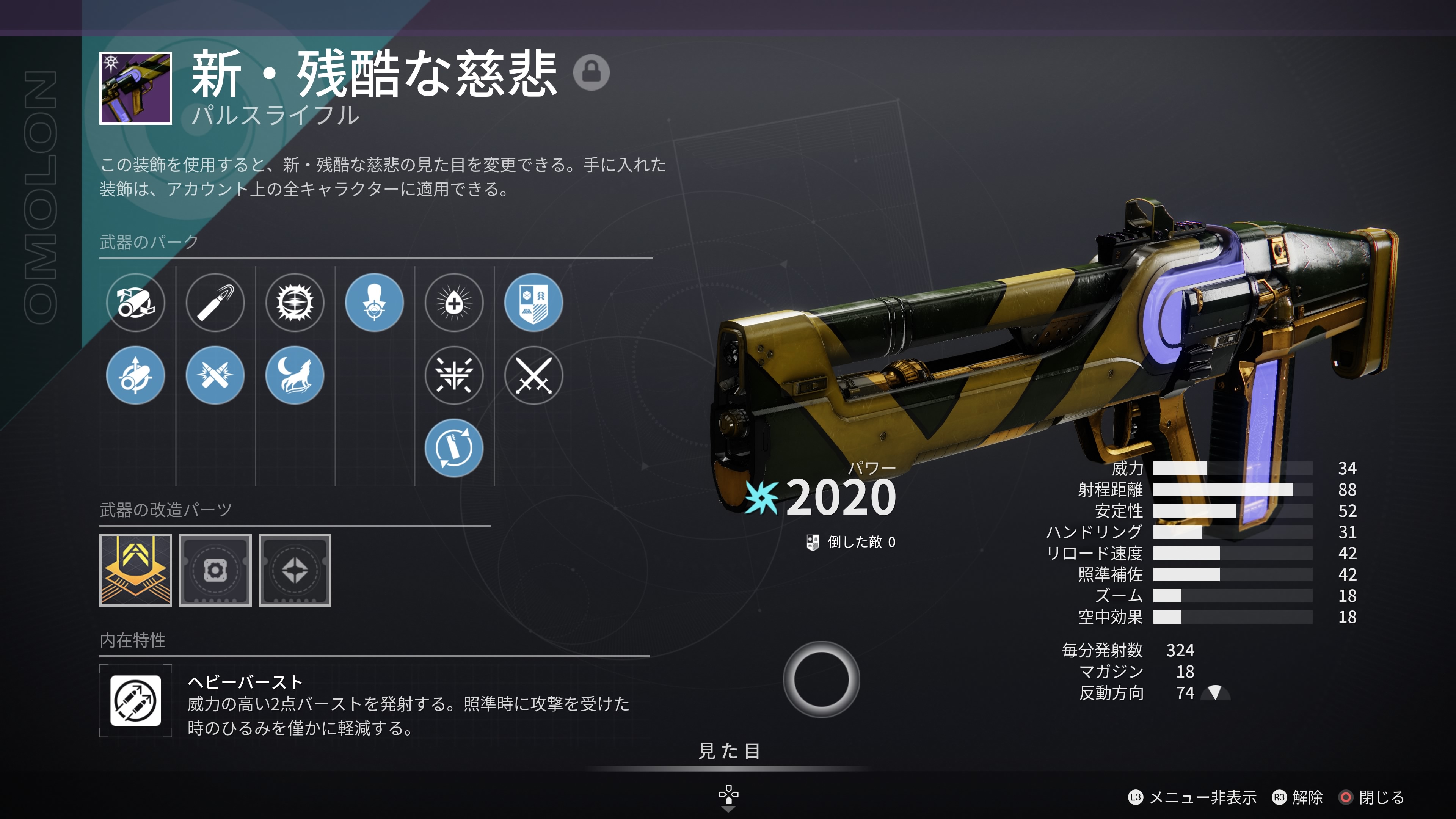
Task: Toggle the lock icon beside weapon name
Action: pos(591,72)
